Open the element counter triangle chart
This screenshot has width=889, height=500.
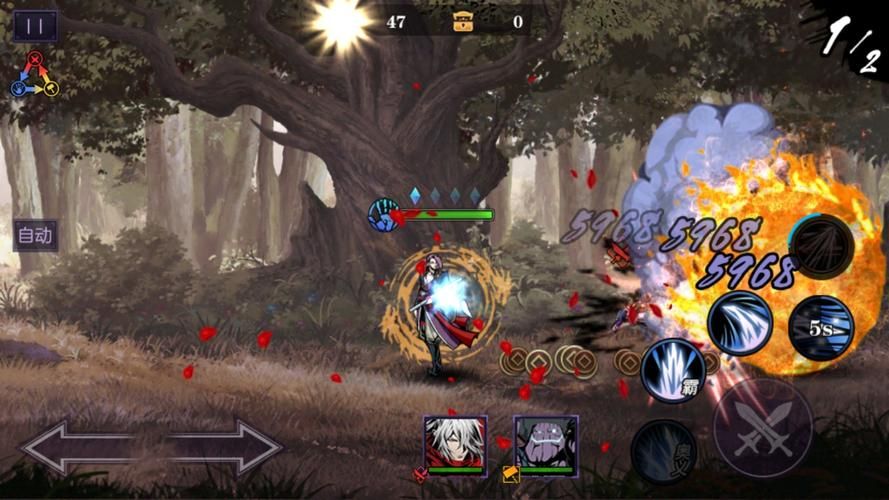point(35,75)
